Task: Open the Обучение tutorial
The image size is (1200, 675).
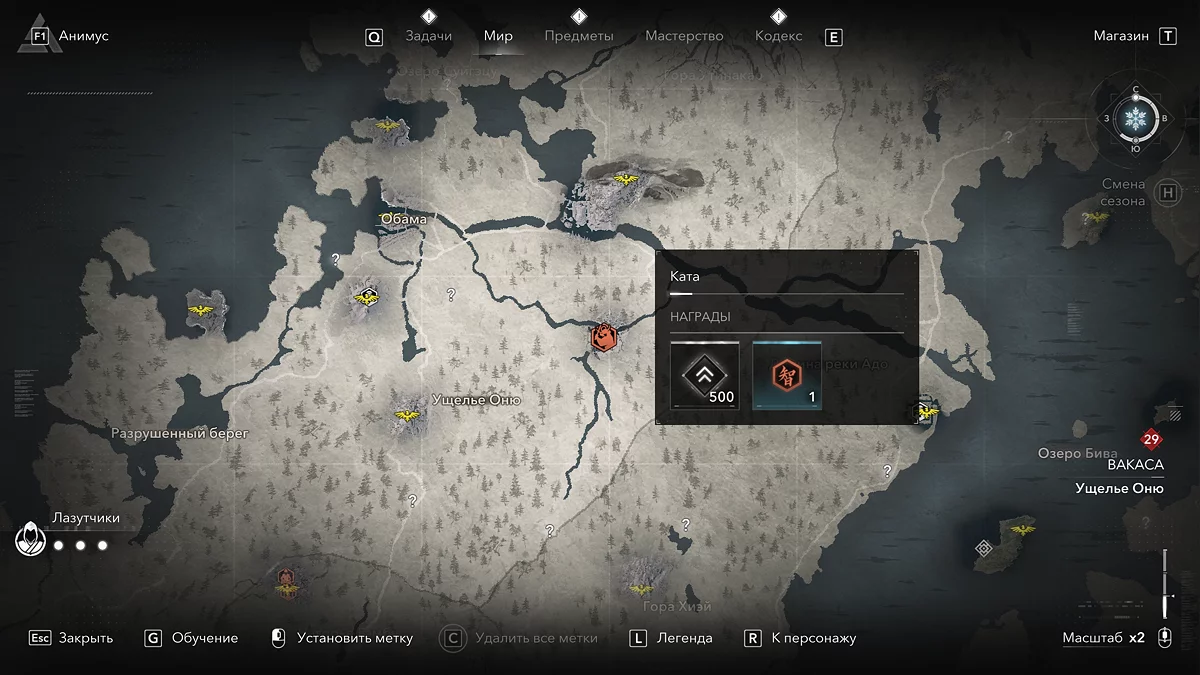Action: click(x=204, y=638)
